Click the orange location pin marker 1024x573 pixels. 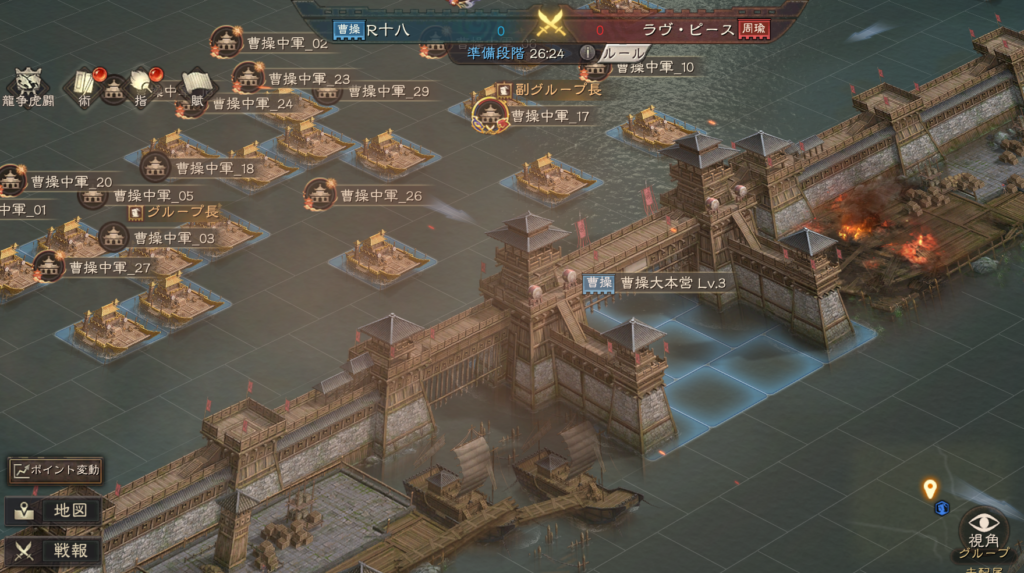click(x=930, y=488)
